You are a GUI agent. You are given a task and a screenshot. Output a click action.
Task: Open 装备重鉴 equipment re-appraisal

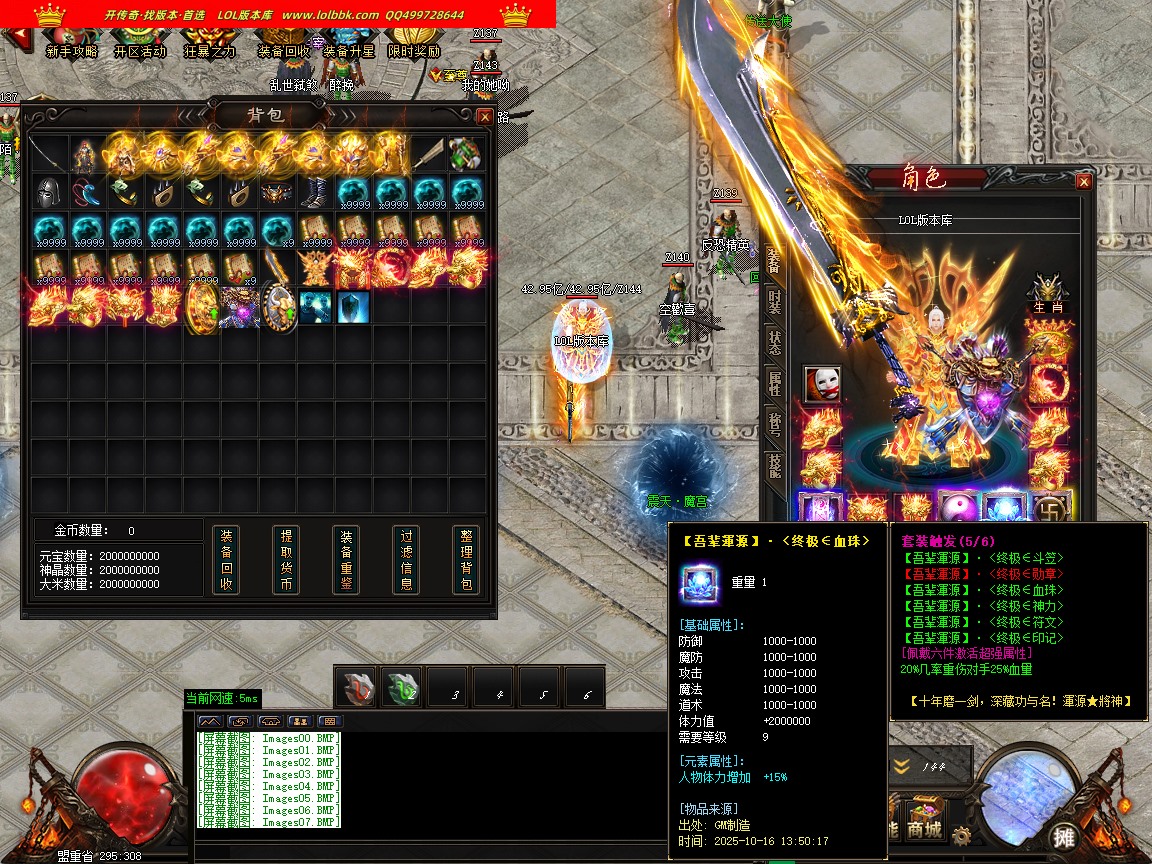click(x=346, y=559)
